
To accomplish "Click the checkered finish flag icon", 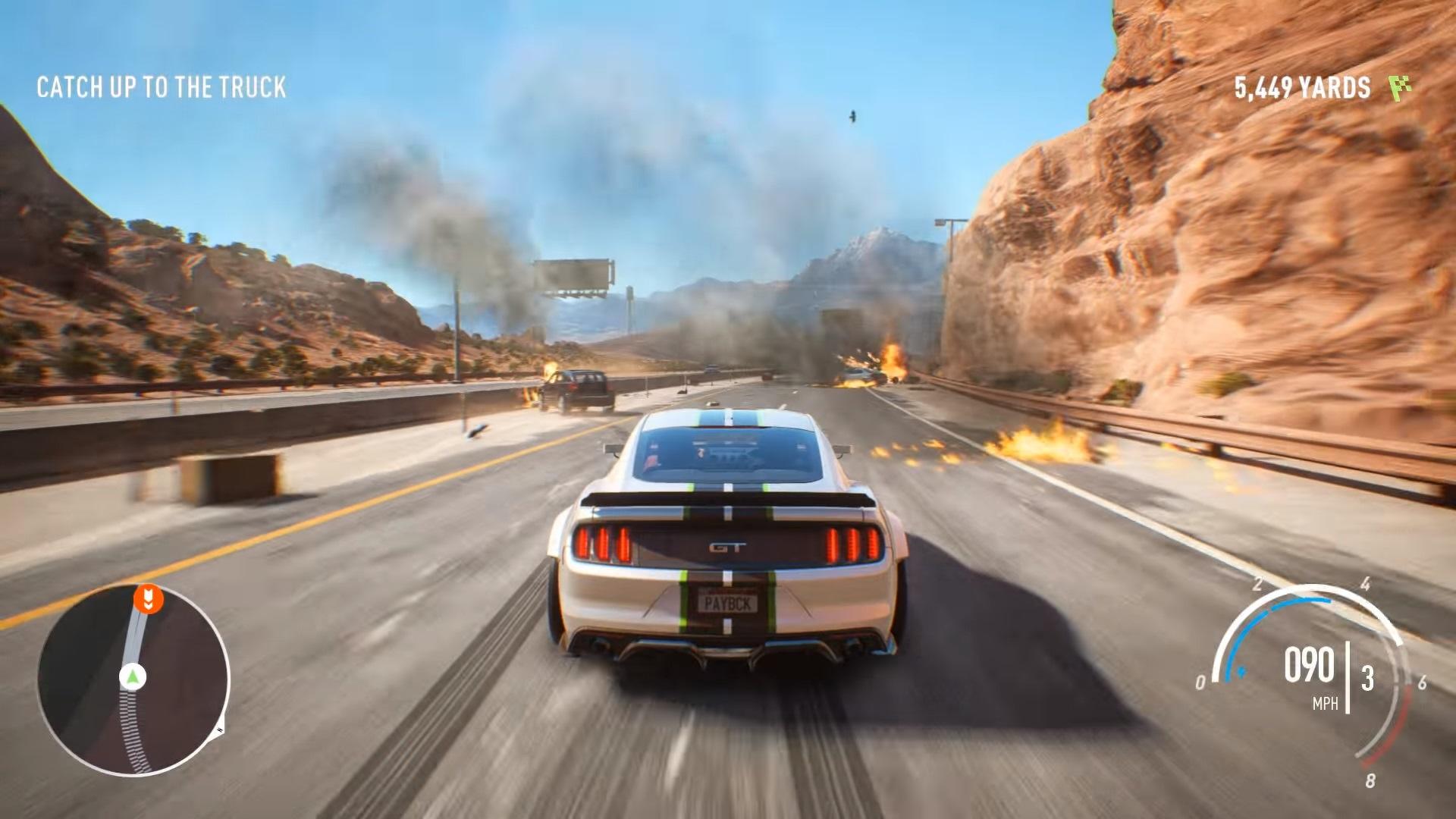I will pos(1400,88).
